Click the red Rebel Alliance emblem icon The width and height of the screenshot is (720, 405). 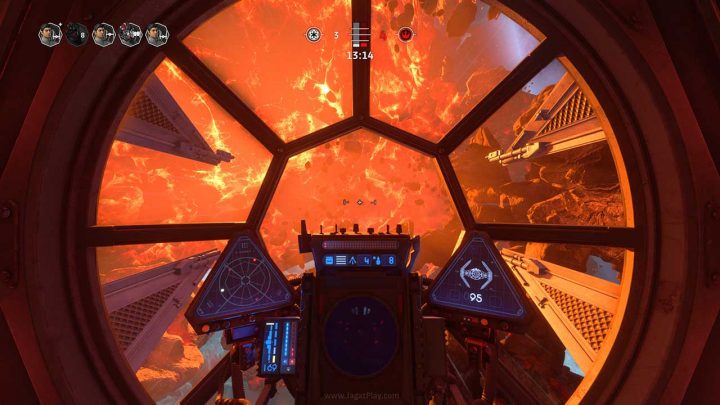point(406,34)
